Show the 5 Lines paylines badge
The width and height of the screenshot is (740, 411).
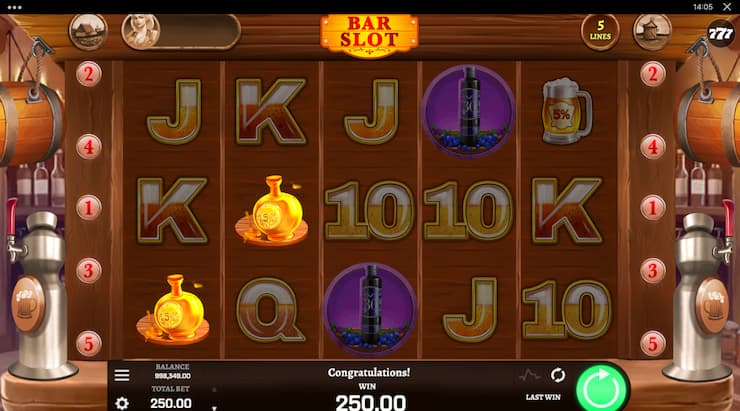tap(600, 31)
